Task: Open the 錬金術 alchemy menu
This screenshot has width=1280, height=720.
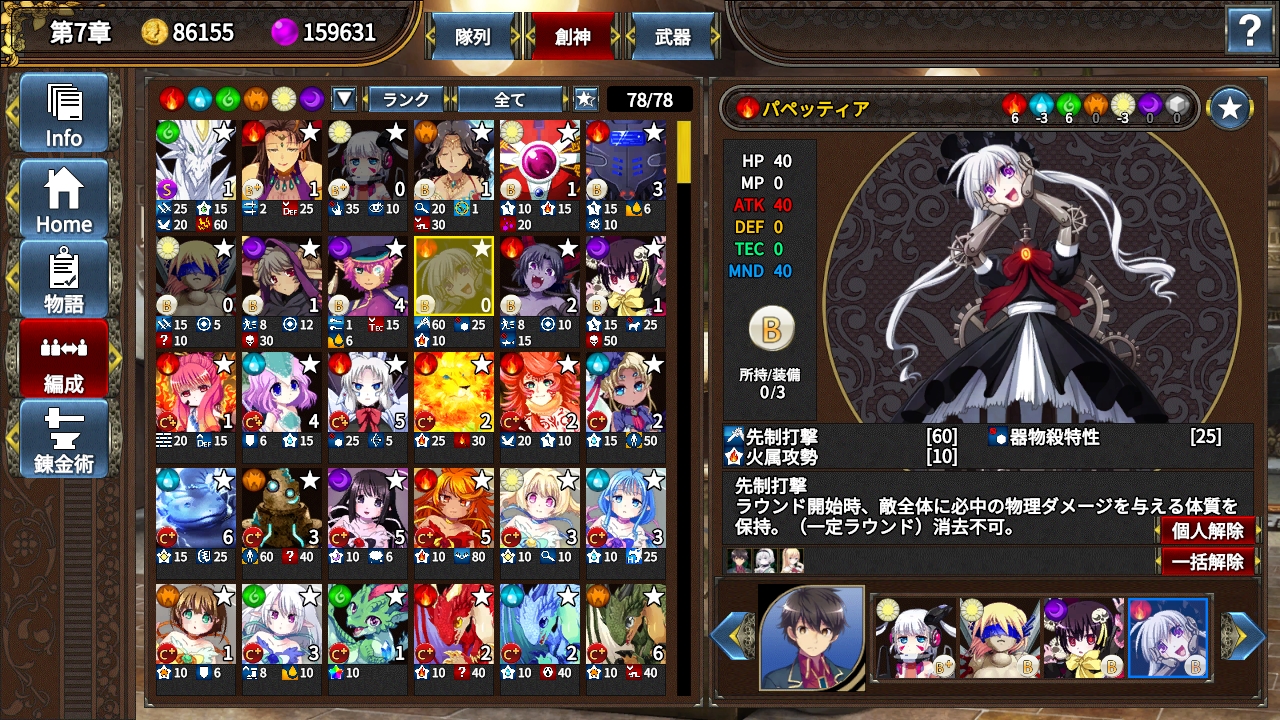Action: [x=63, y=438]
